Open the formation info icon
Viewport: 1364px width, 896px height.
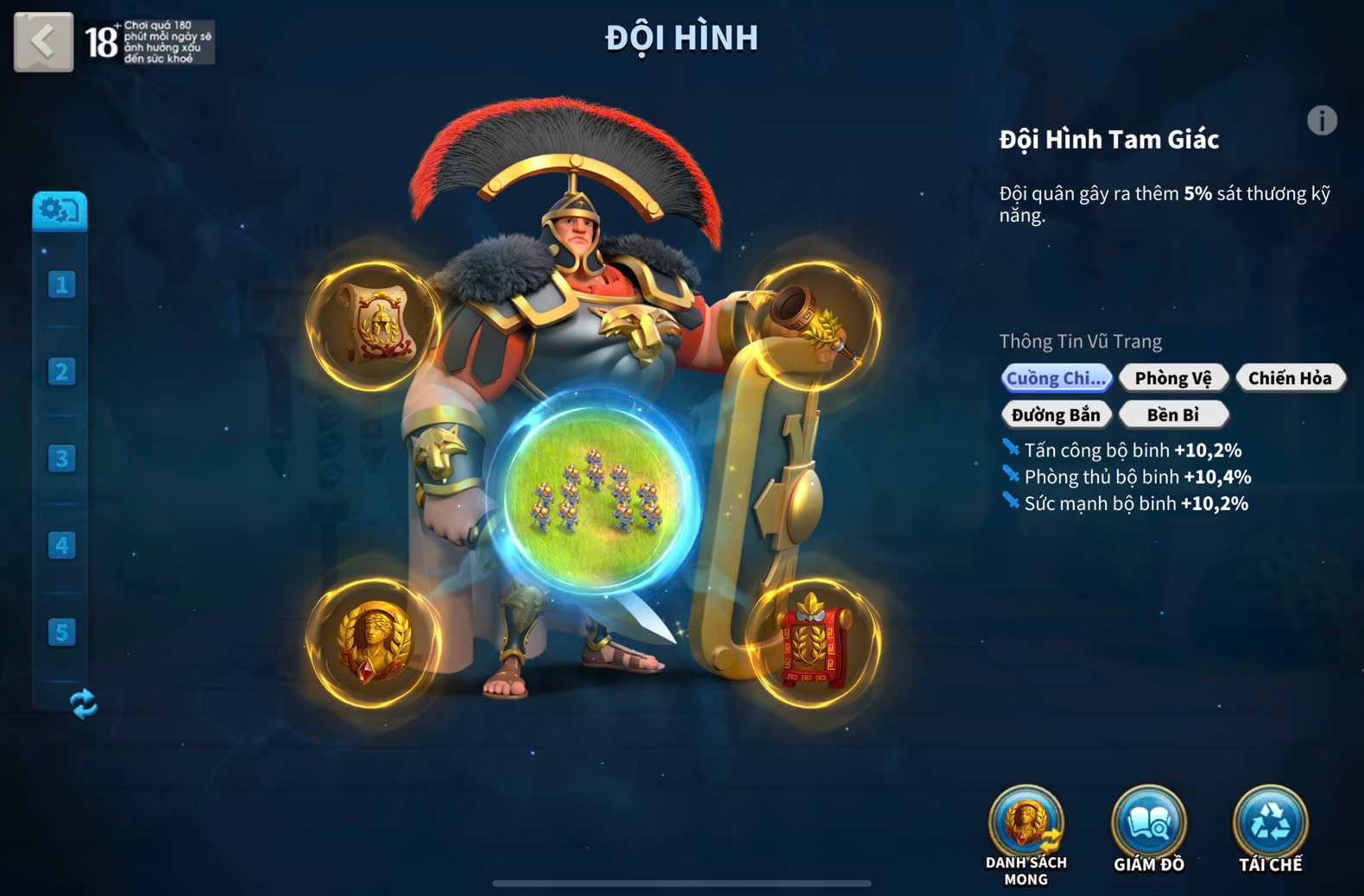pyautogui.click(x=1321, y=121)
